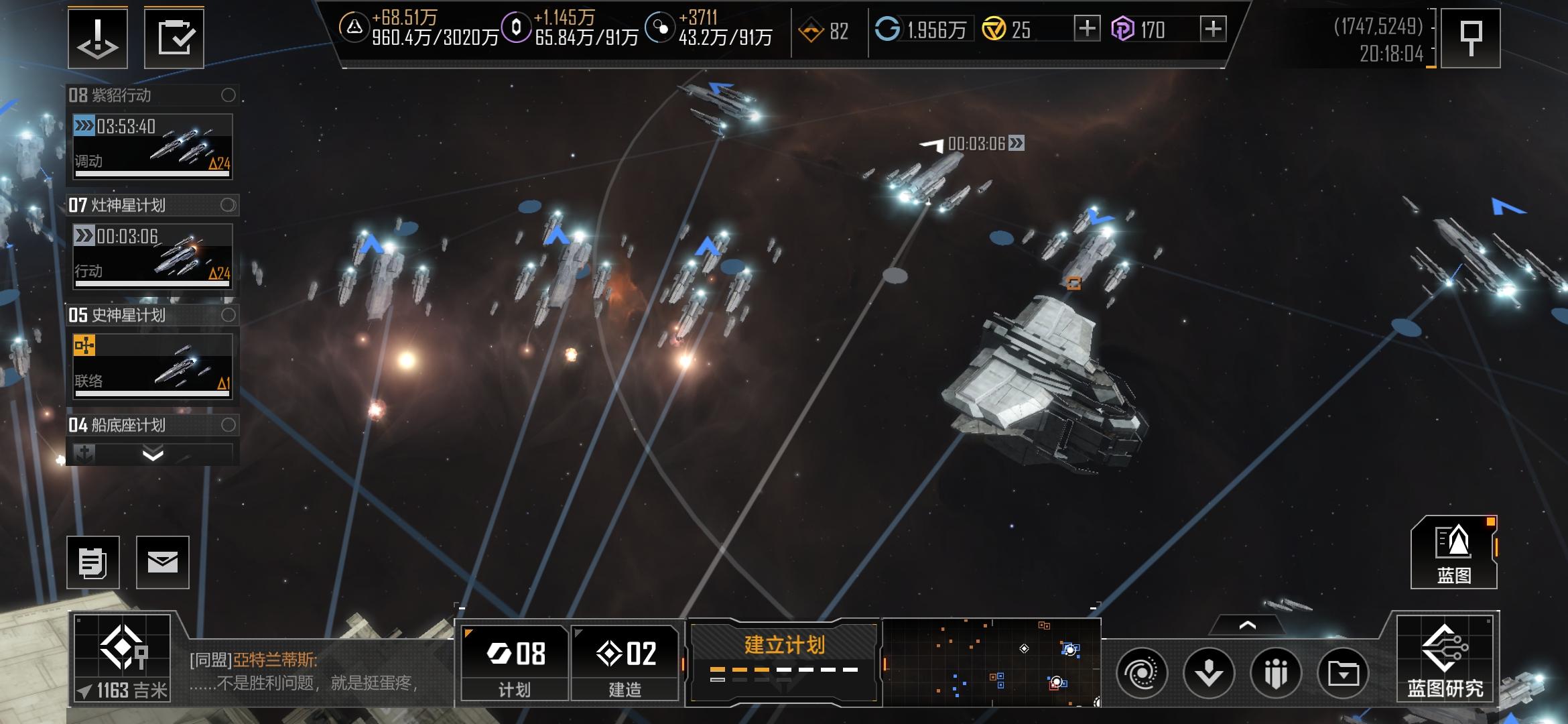Open the sector minimap
1568x724 pixels.
pos(992,662)
